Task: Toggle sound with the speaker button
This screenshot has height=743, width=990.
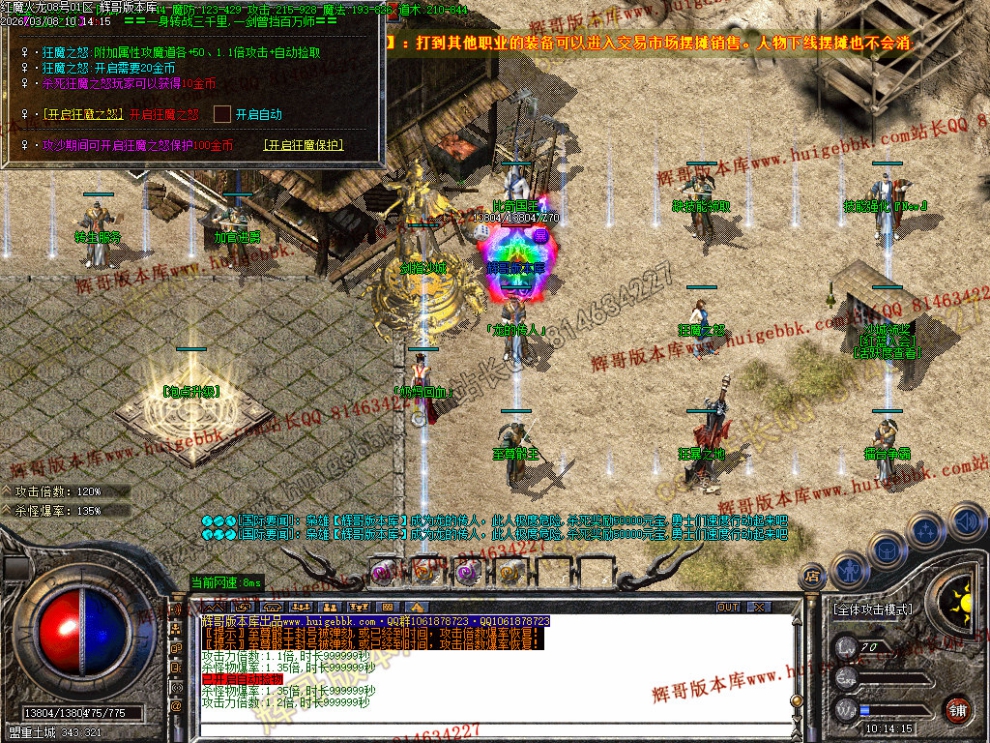Action: point(966,520)
